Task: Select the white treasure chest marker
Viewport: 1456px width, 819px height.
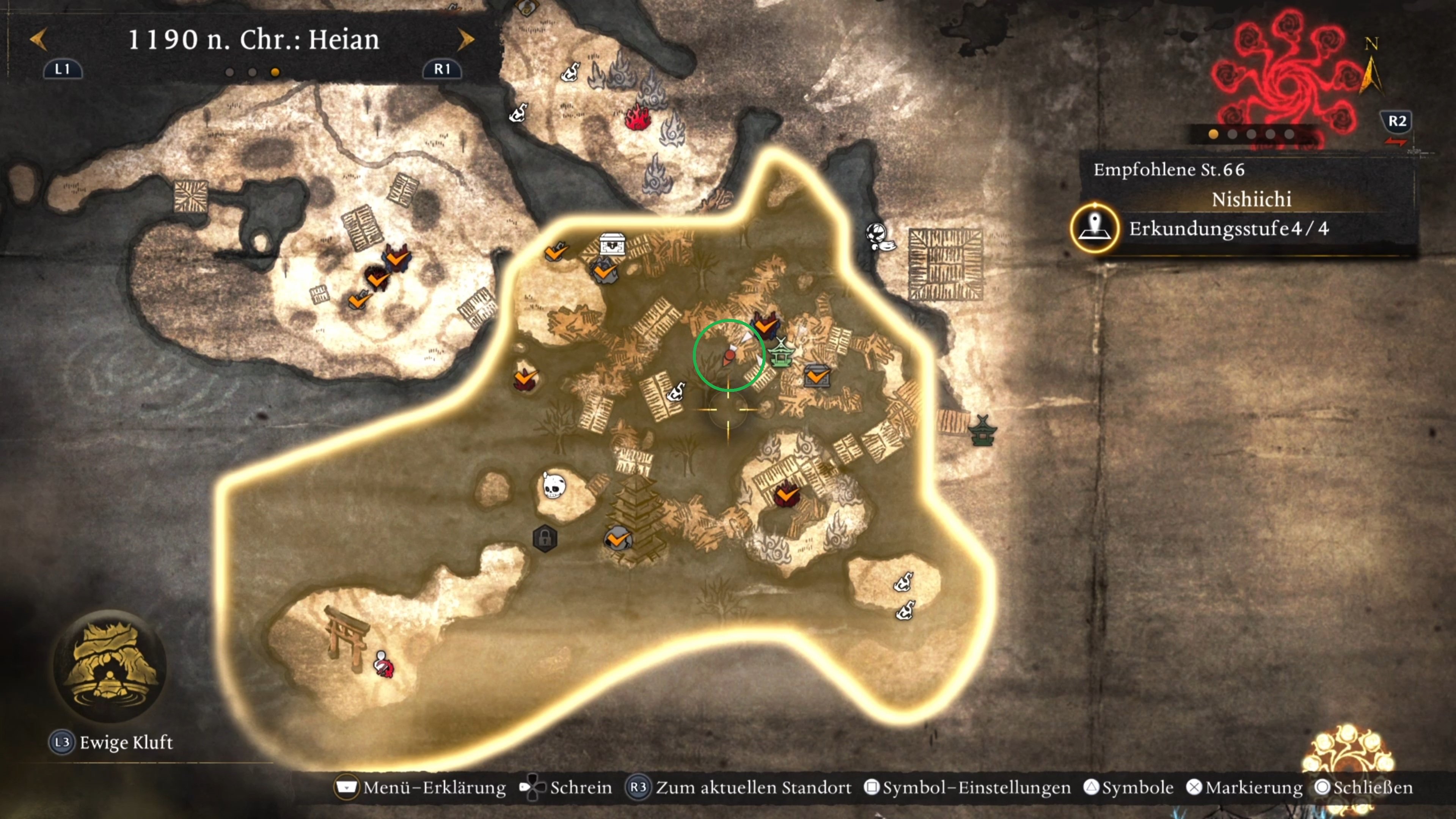Action: tap(612, 244)
